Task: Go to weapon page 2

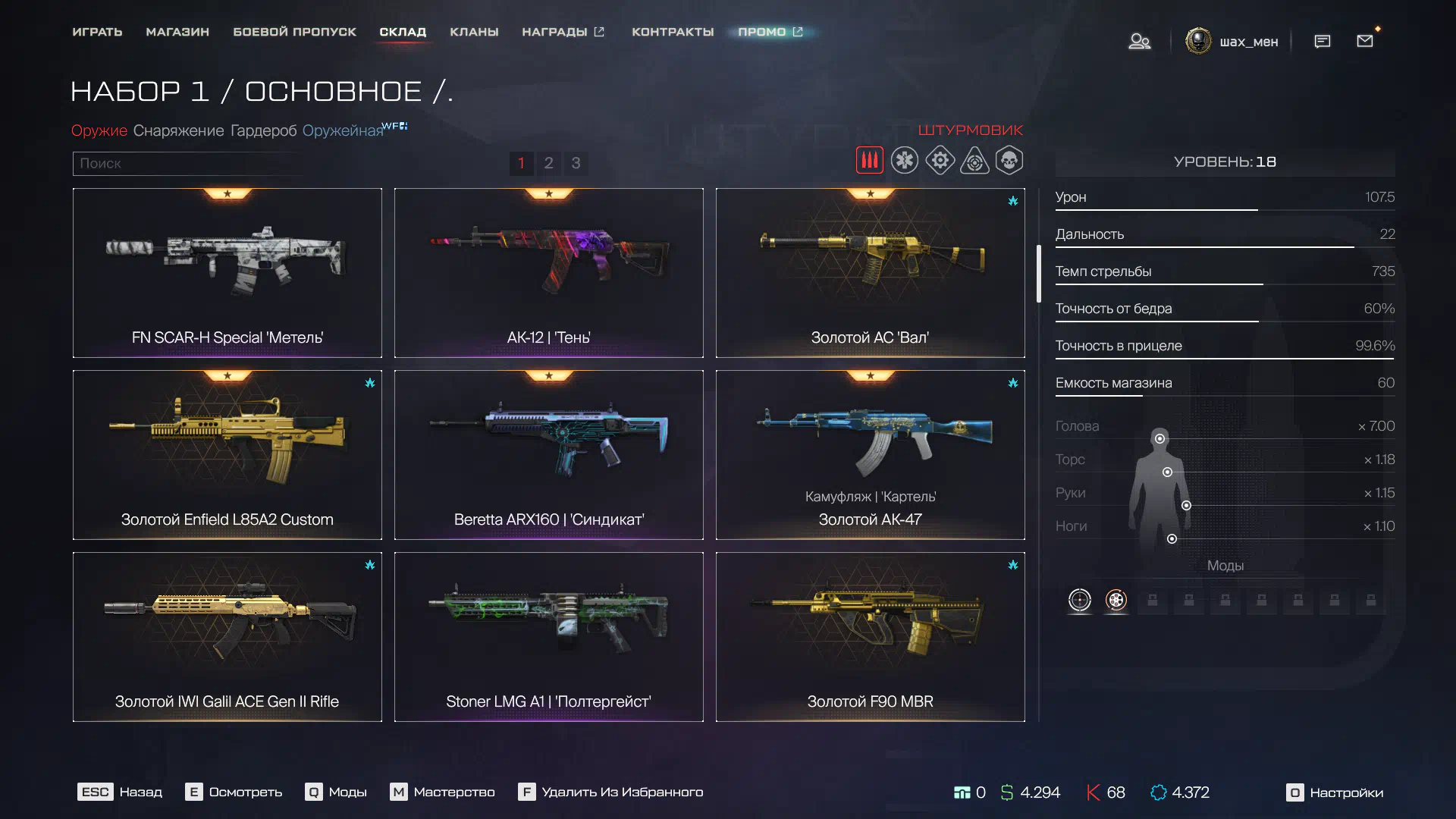Action: point(548,163)
